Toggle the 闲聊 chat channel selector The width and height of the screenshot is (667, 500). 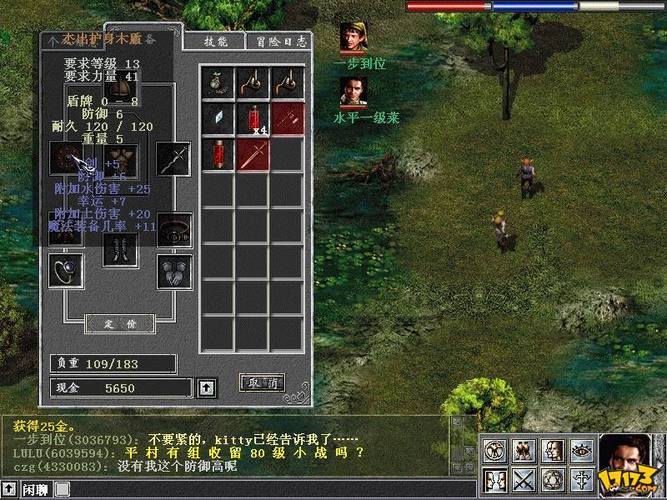29,489
